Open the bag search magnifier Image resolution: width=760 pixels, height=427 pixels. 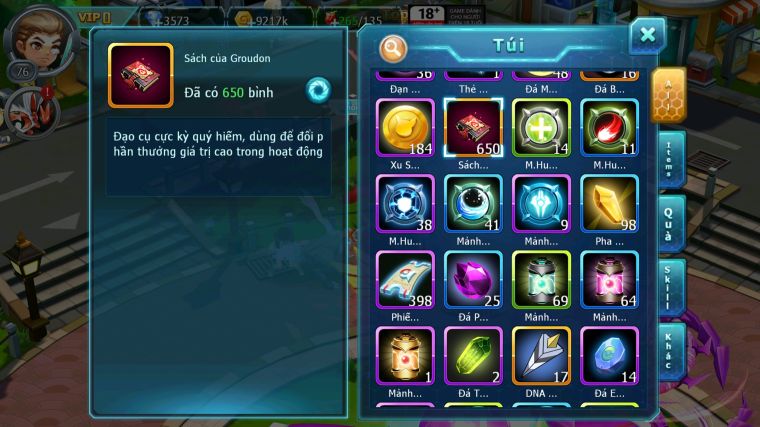click(x=394, y=48)
